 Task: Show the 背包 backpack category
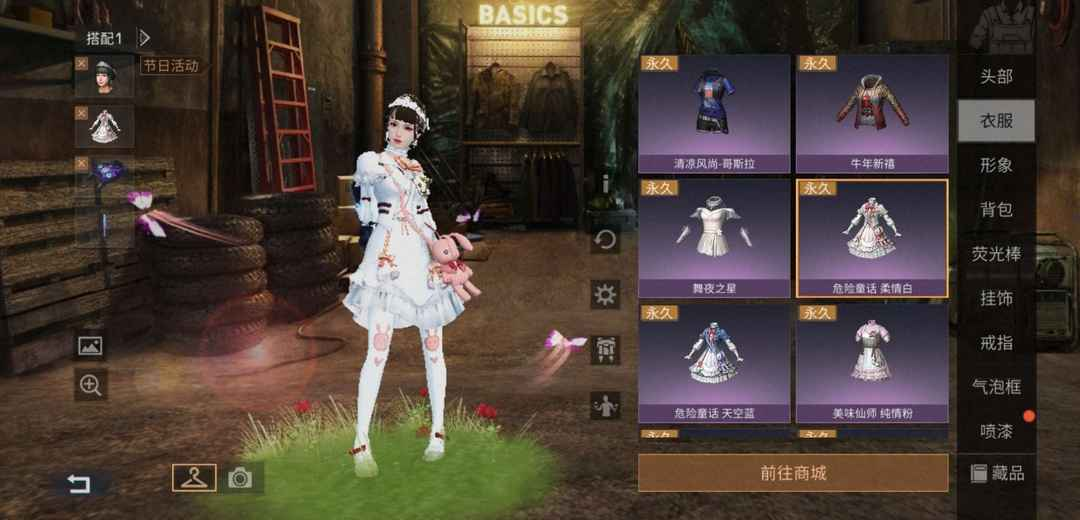(996, 210)
